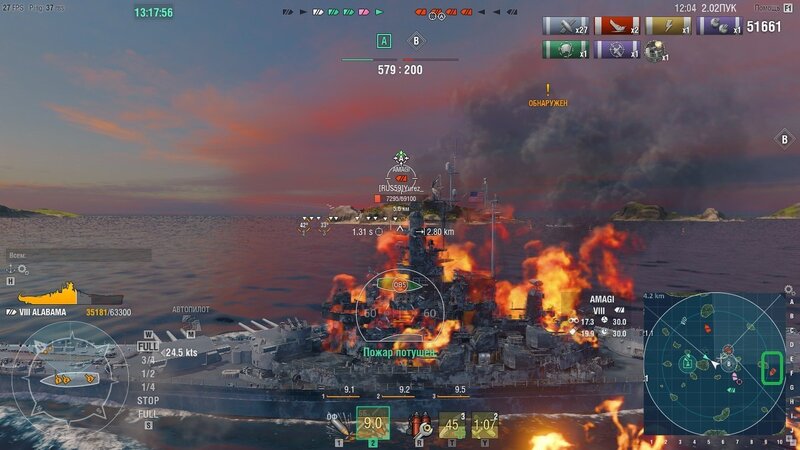Screen dimensions: 800x450
Task: Click the x27 main battery hits ribbon
Action: coord(565,26)
